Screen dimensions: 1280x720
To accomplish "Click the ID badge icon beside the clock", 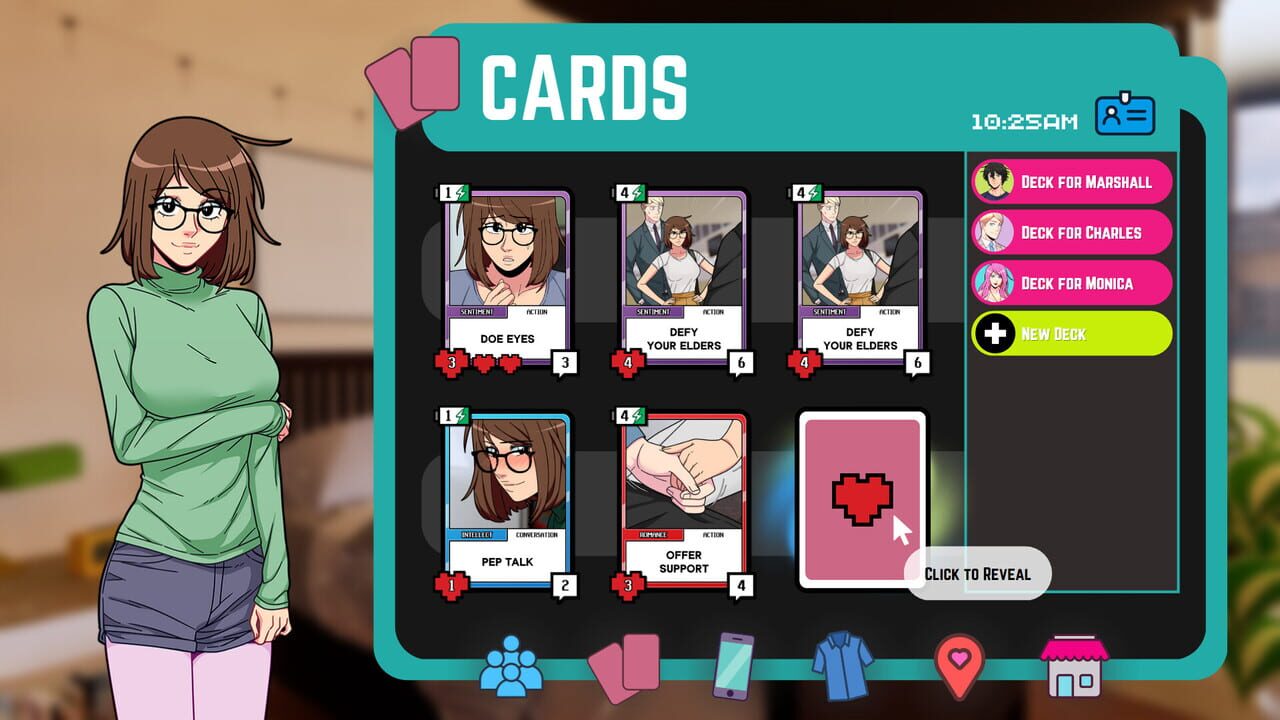I will click(1124, 114).
